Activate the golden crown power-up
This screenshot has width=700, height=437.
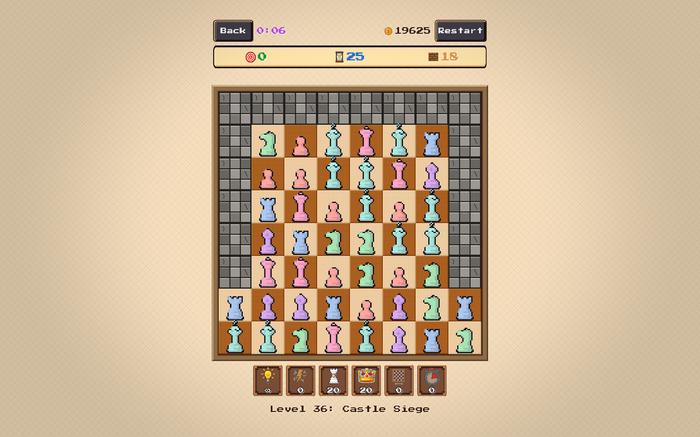click(x=366, y=380)
